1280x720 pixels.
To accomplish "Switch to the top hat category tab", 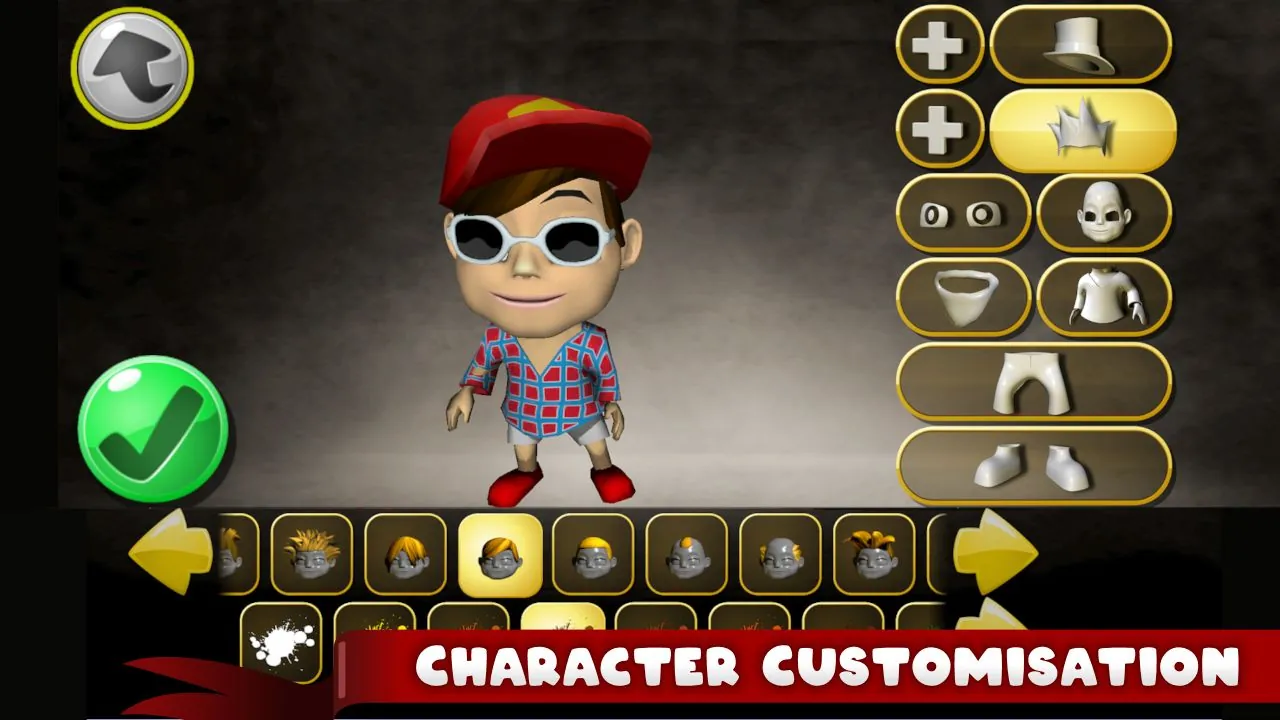I will coord(1080,44).
